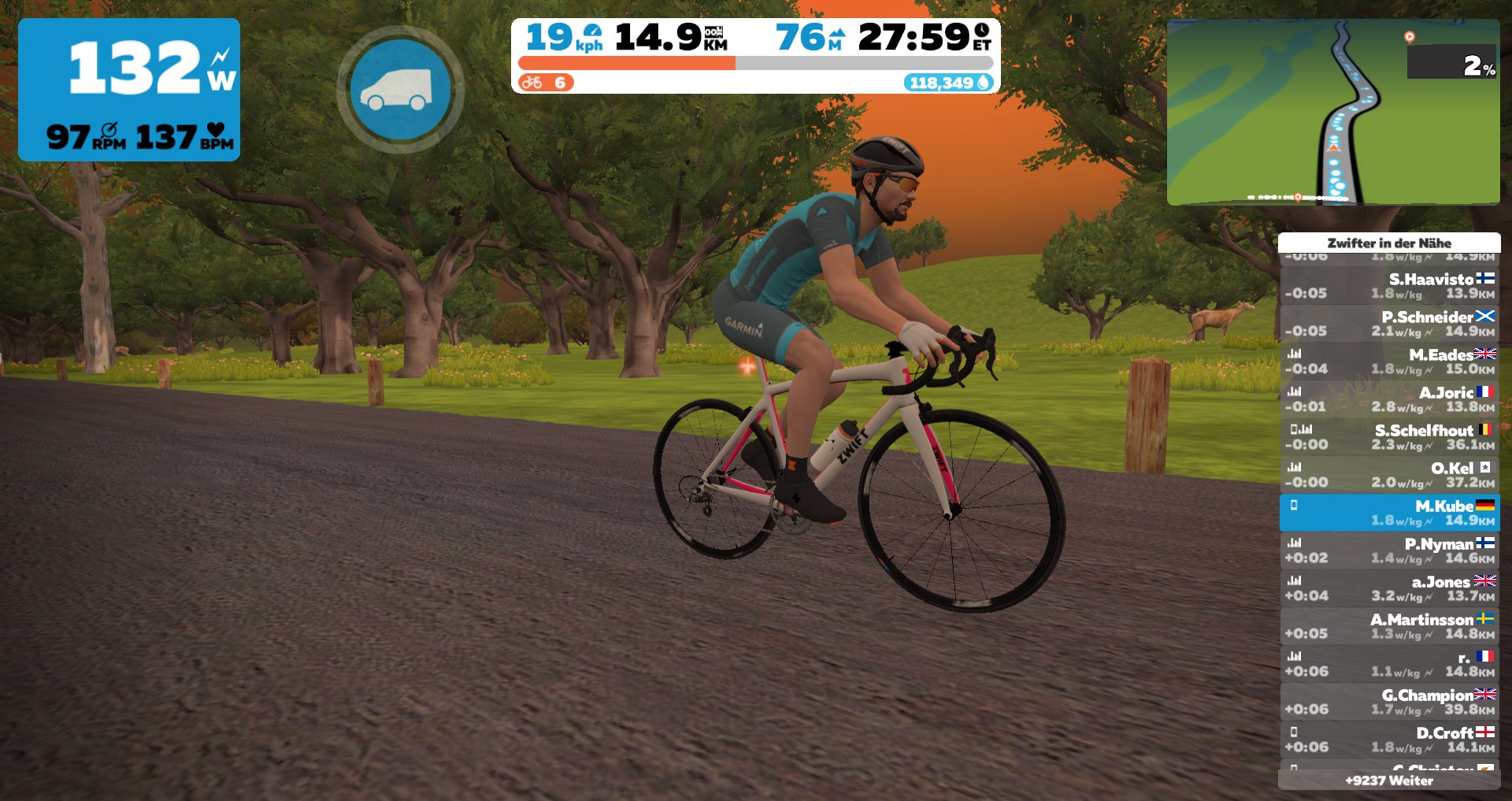The image size is (1512, 801).
Task: Show more riders via +9237 Weiter
Action: pos(1389,781)
